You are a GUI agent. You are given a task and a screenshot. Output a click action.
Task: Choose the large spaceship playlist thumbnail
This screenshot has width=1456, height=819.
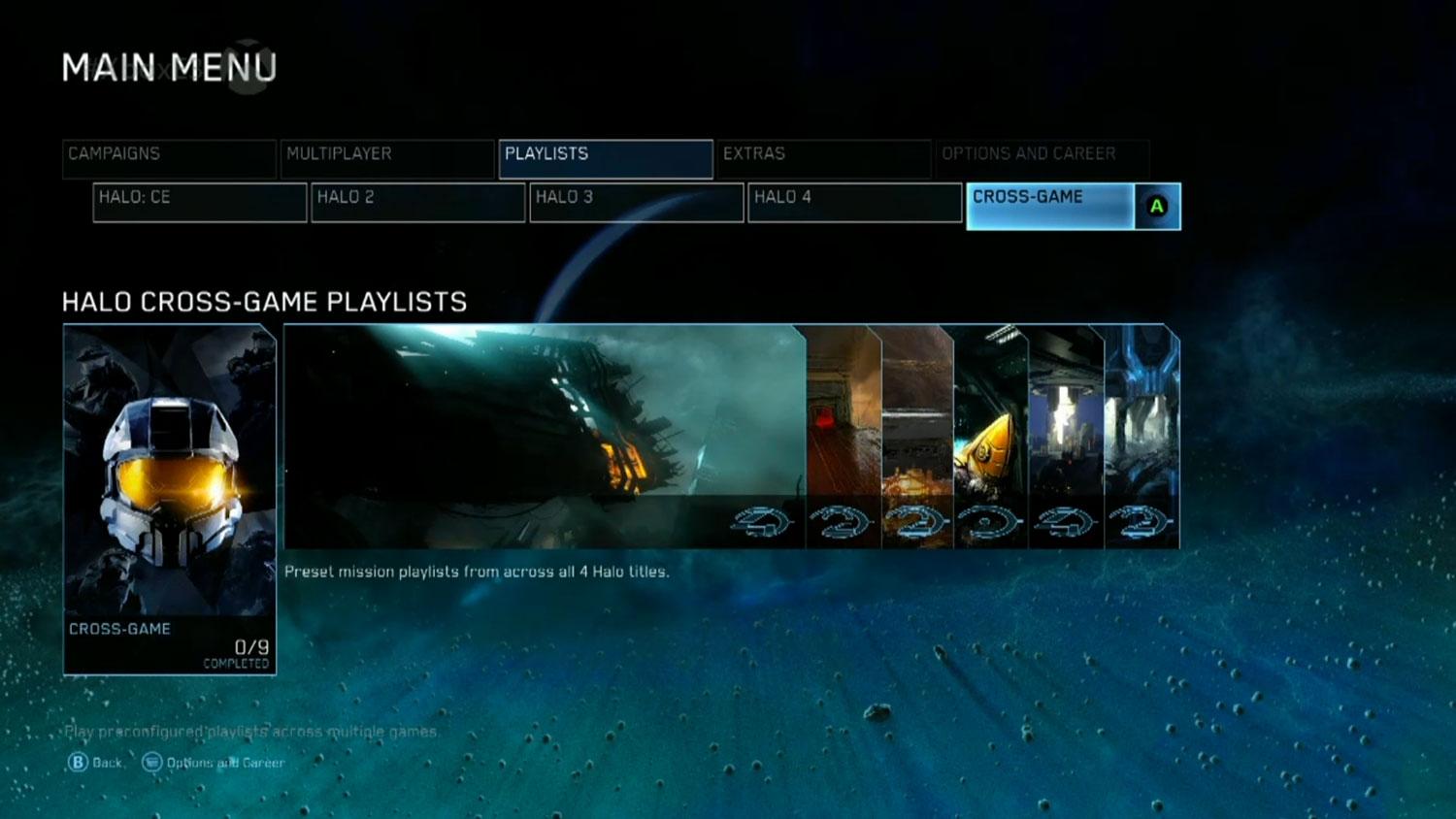click(544, 437)
